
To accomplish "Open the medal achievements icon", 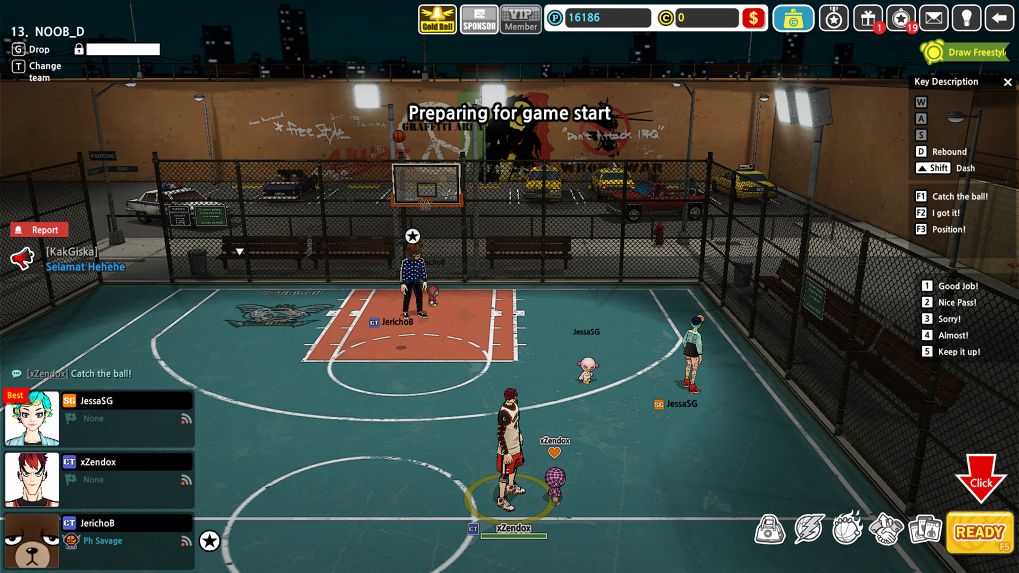I will tap(835, 18).
